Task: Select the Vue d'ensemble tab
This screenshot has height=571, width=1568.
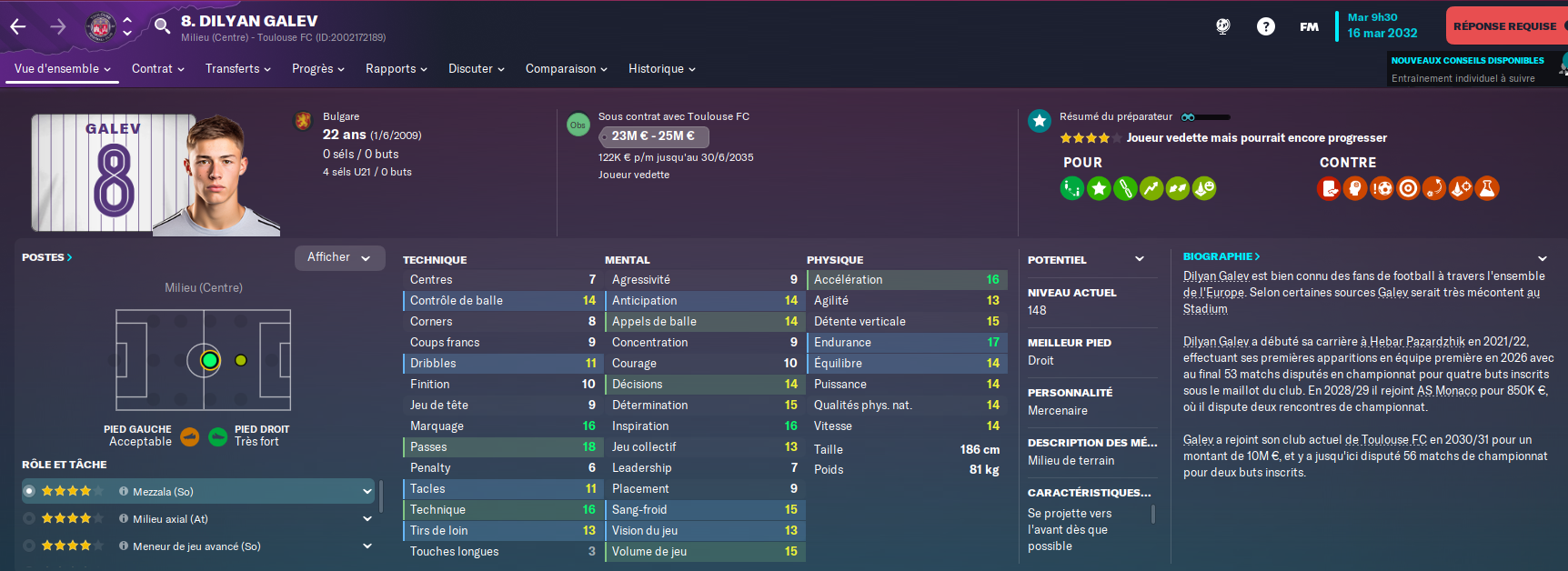Action: click(x=62, y=69)
